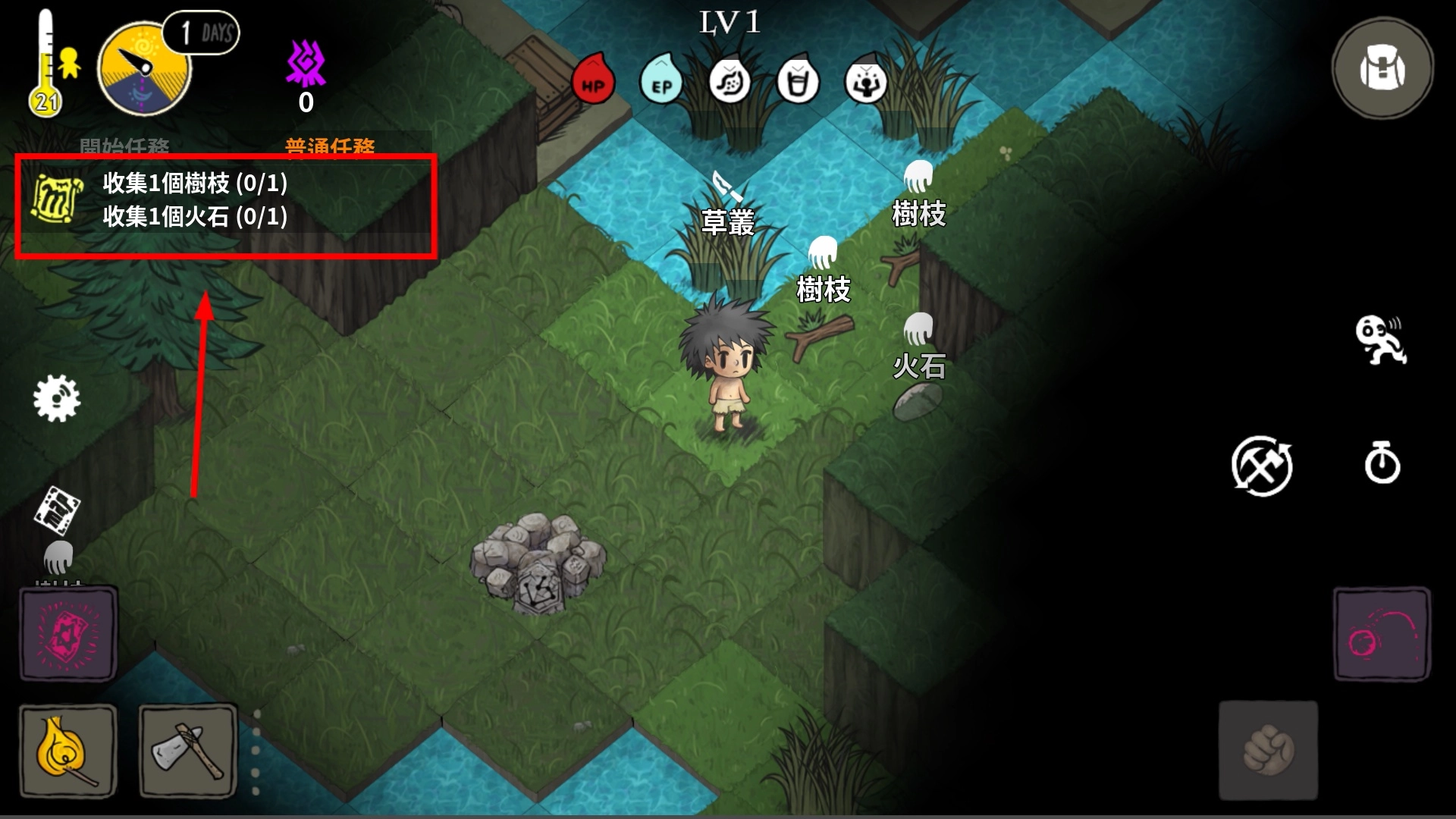Open the film clip icon

point(58,508)
